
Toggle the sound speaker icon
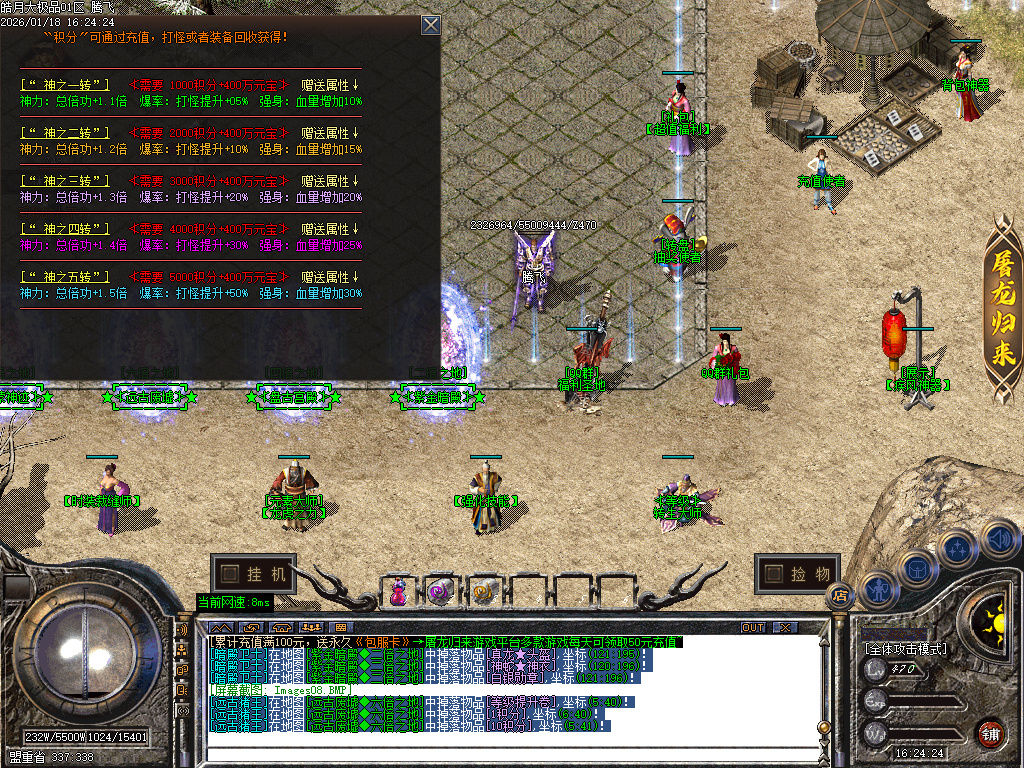coord(998,540)
